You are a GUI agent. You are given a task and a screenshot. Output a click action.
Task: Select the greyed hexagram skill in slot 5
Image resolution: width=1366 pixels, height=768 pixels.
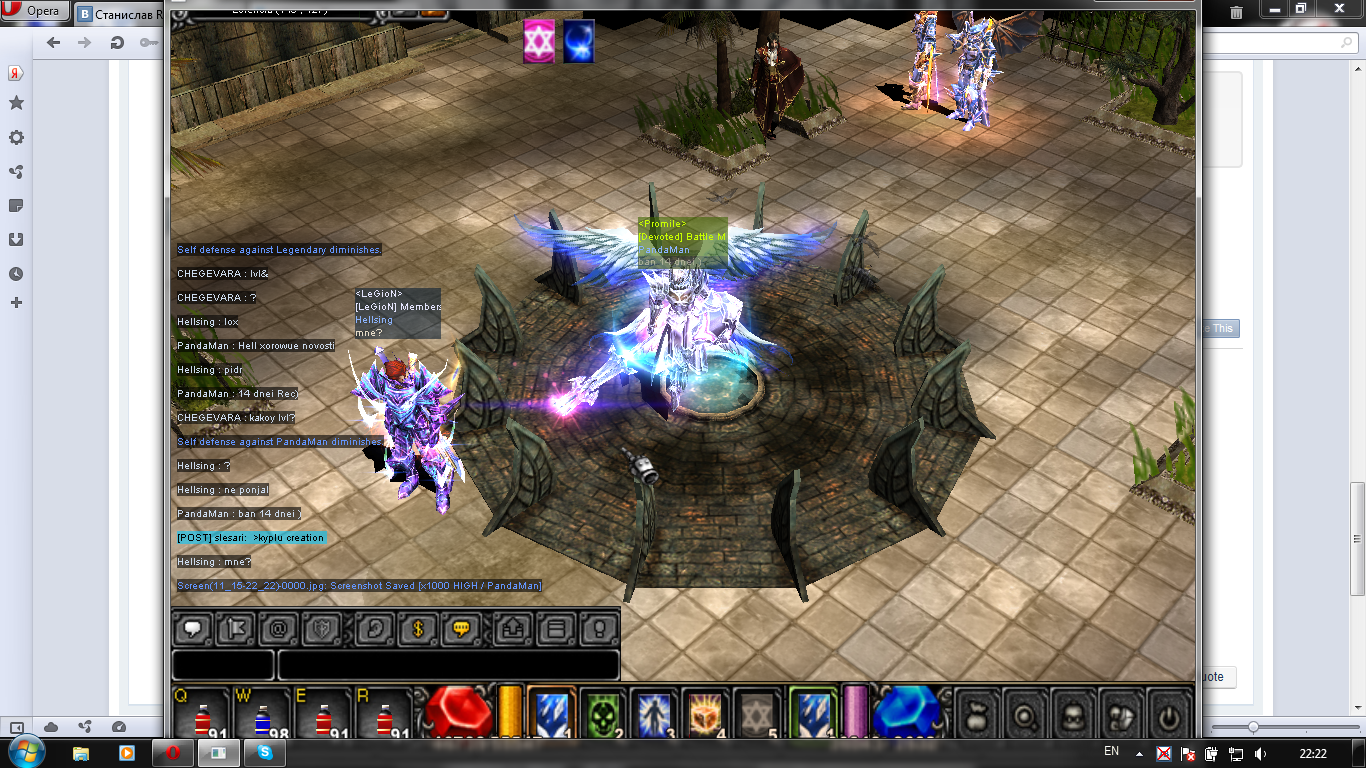tap(758, 714)
